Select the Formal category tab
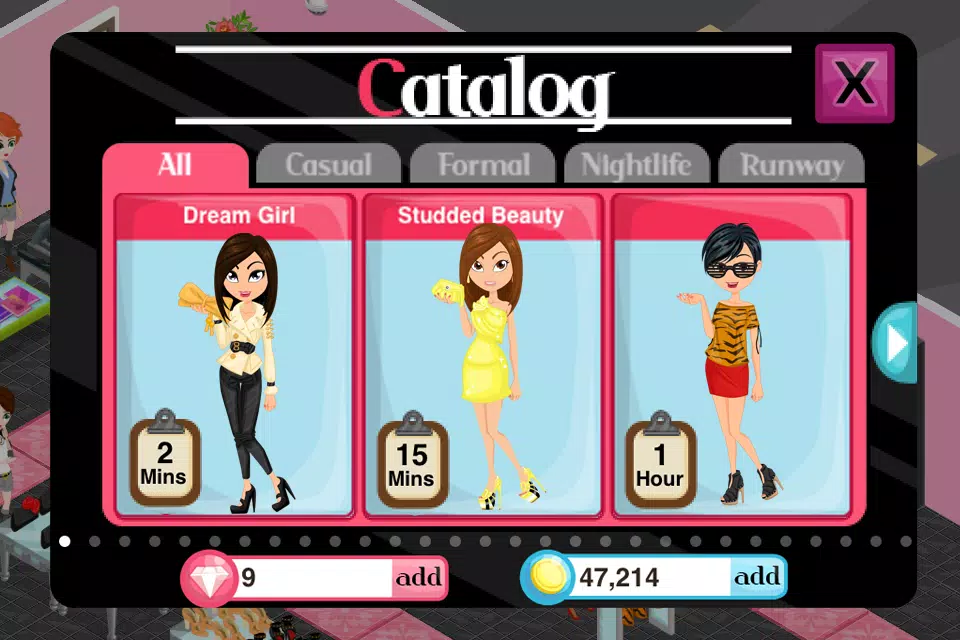 tap(483, 165)
